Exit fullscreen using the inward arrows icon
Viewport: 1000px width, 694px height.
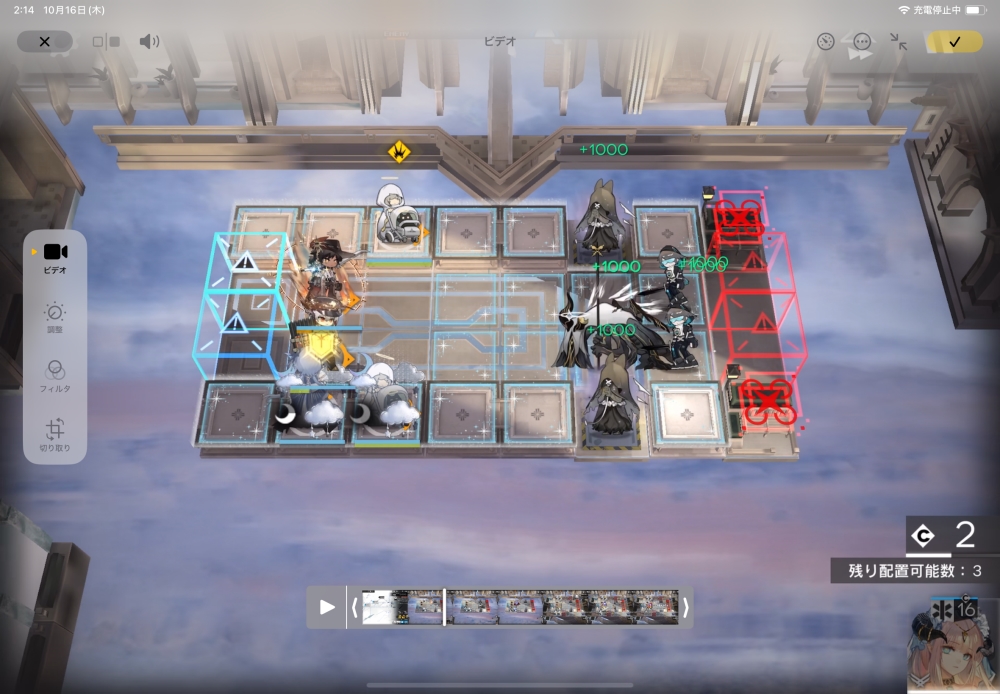coord(898,42)
